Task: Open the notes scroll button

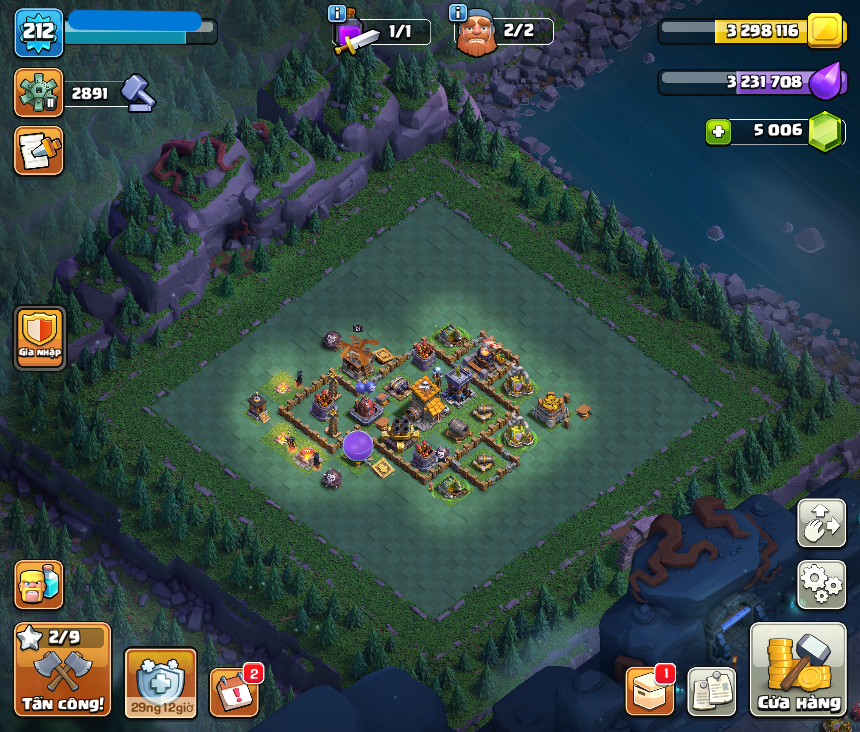Action: [x=38, y=150]
